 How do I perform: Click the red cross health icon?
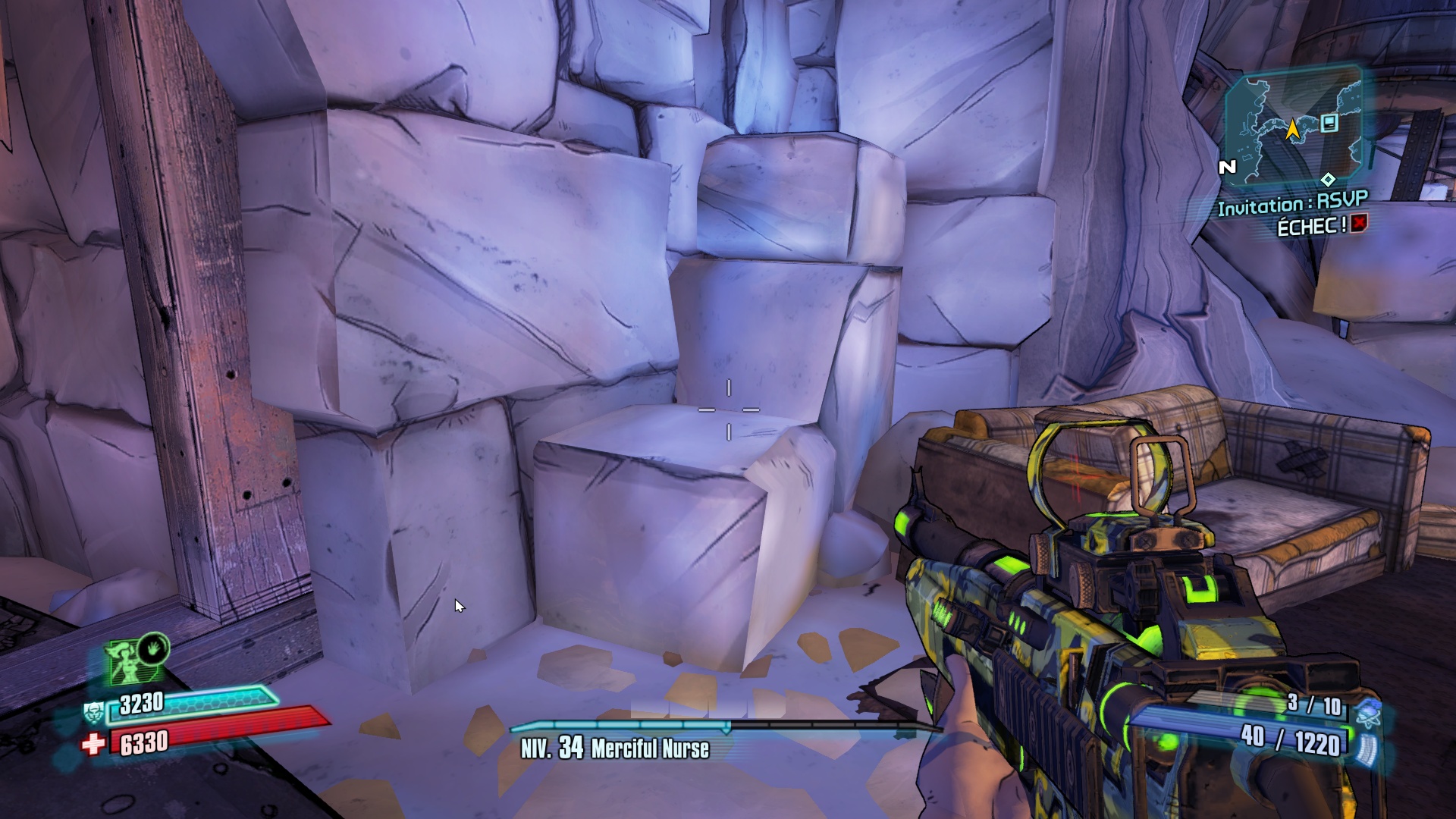pos(93,744)
